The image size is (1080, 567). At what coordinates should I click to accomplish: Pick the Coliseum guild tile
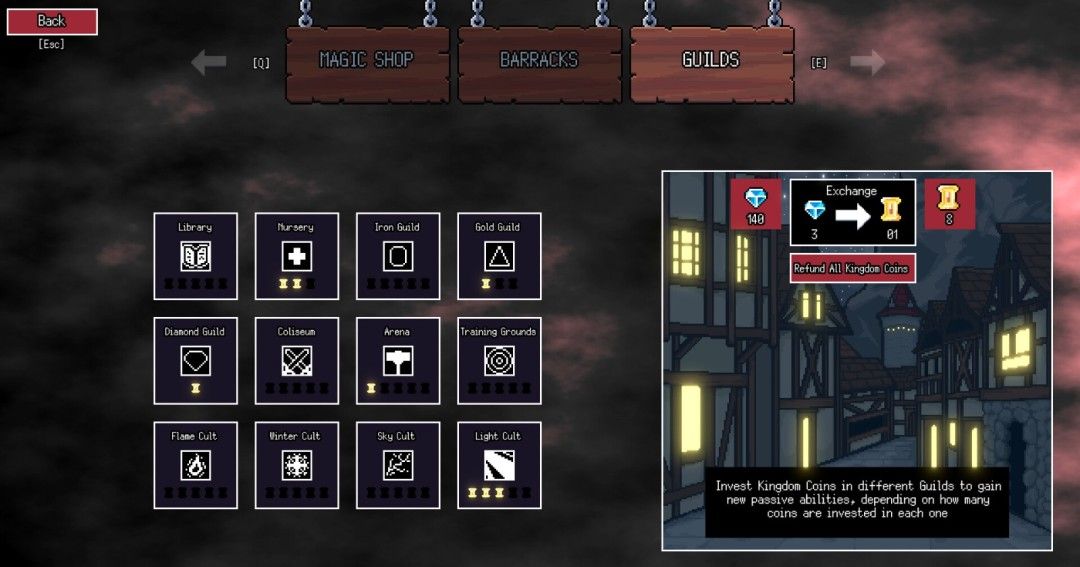[297, 361]
